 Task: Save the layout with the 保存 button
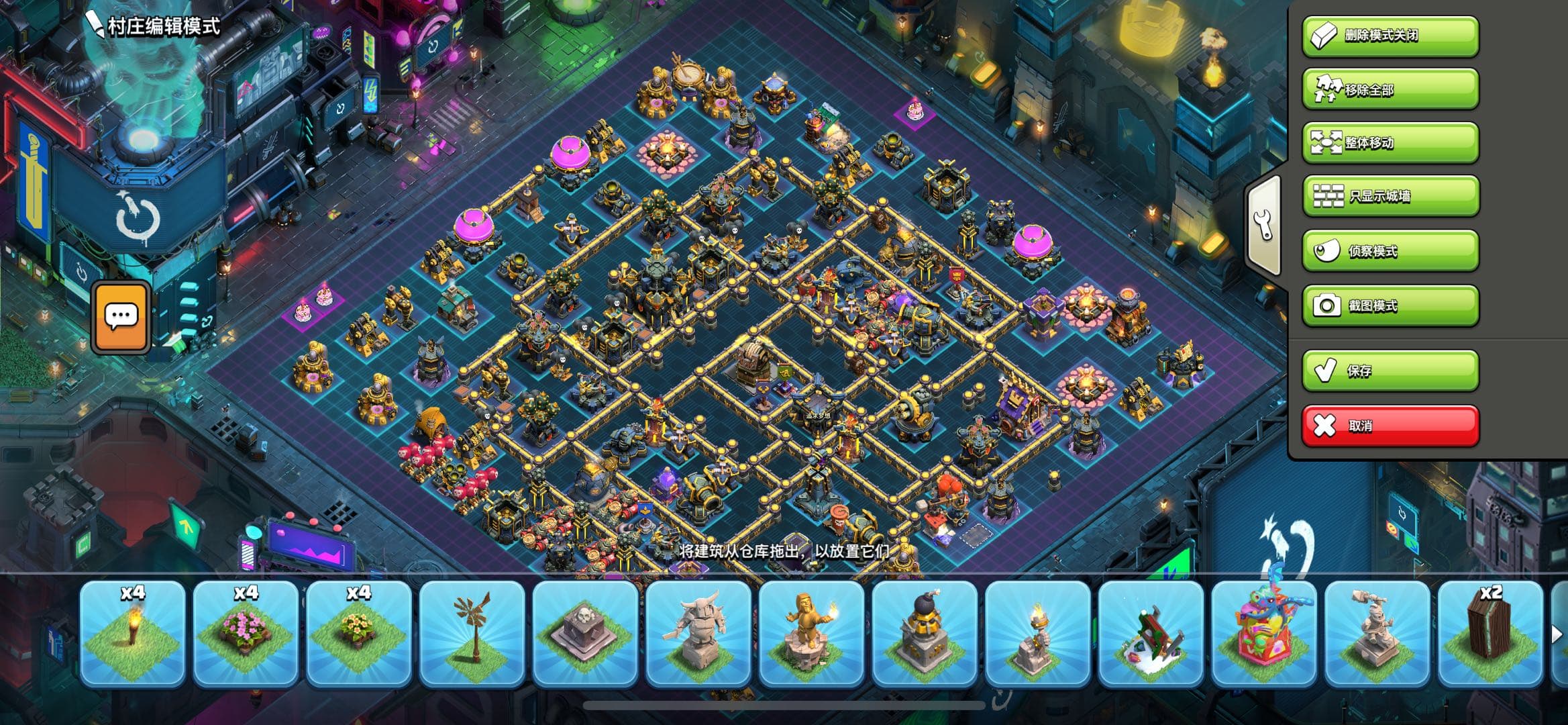pos(1390,371)
